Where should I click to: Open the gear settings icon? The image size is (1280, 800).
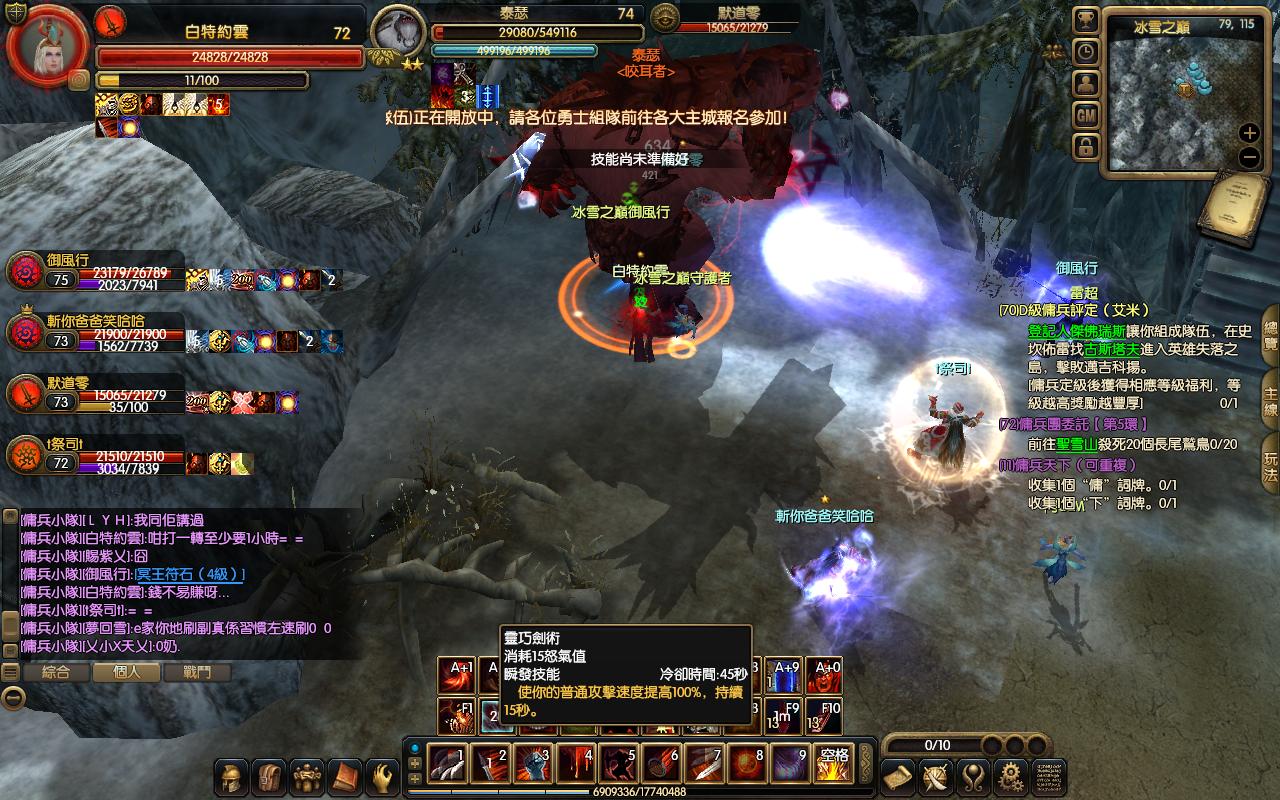point(1011,776)
